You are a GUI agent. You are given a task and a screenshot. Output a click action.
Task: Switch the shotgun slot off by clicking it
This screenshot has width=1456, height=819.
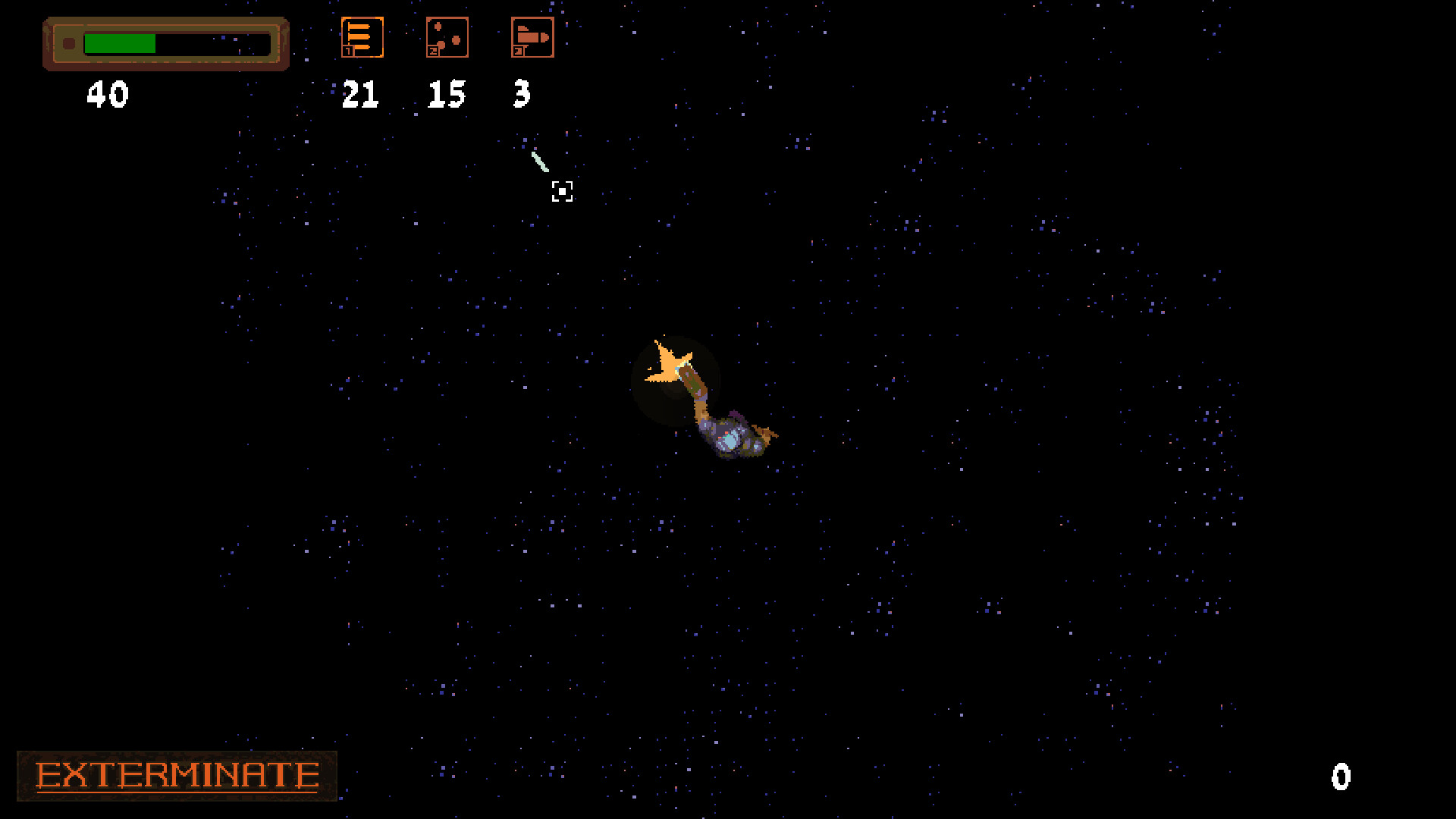tap(447, 36)
